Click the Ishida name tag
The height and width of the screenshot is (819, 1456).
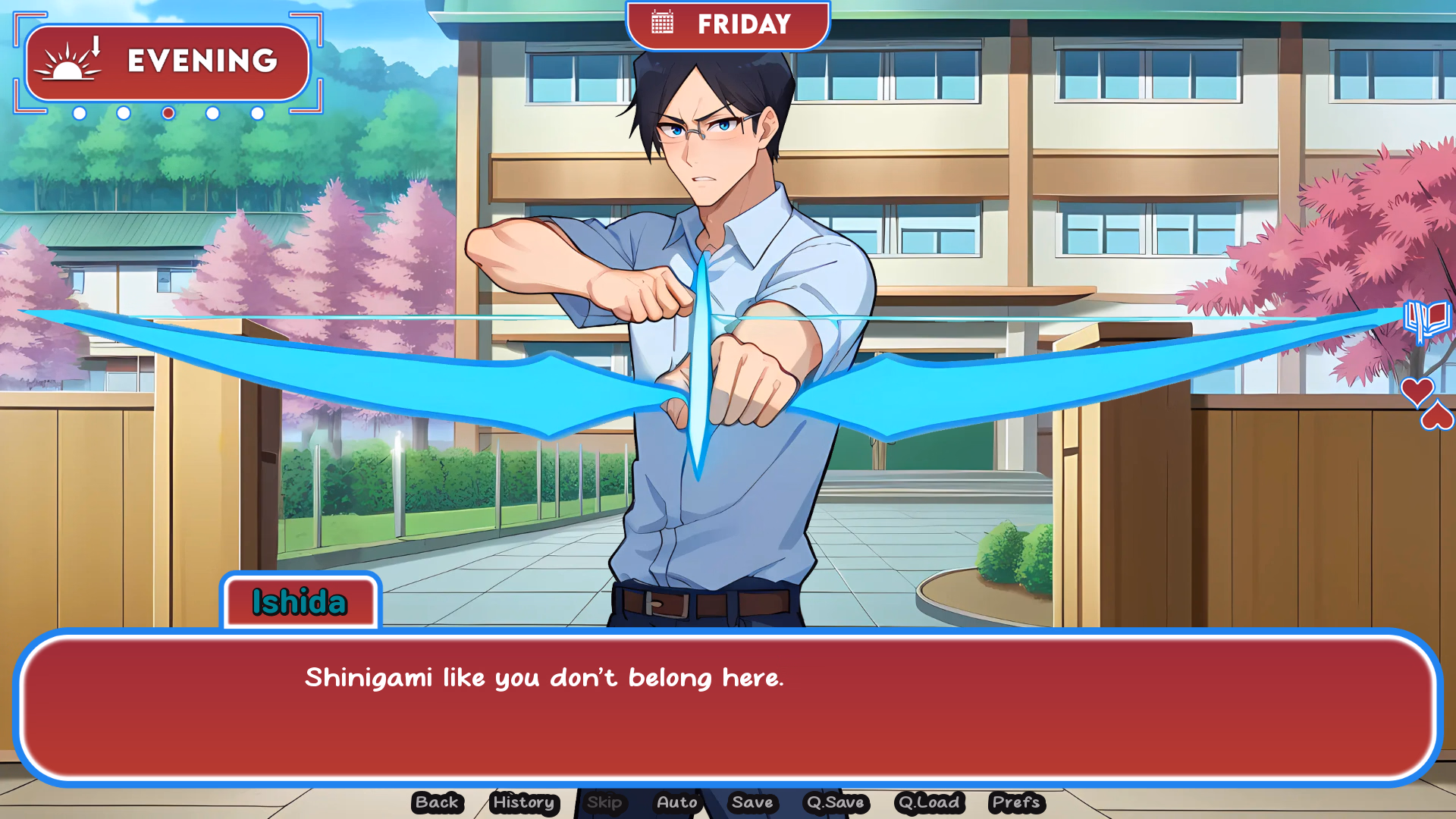(x=300, y=601)
